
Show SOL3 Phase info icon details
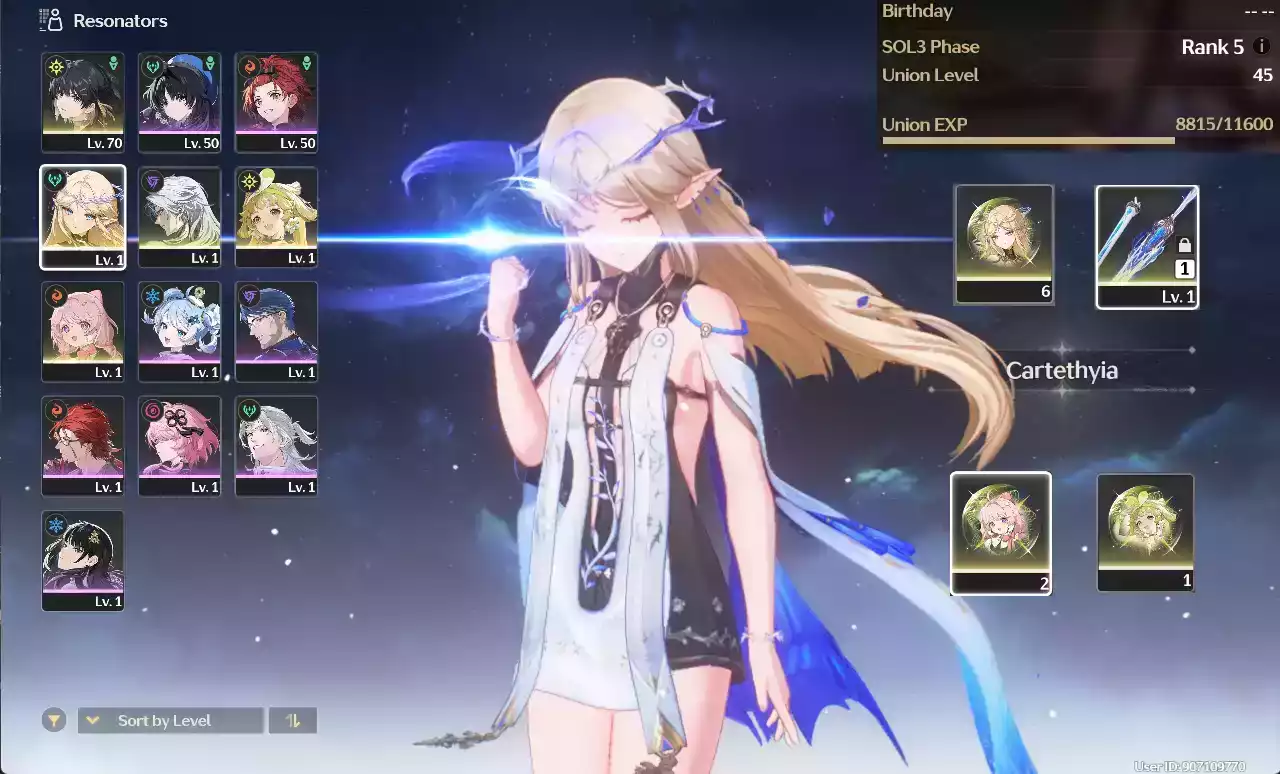click(1262, 46)
